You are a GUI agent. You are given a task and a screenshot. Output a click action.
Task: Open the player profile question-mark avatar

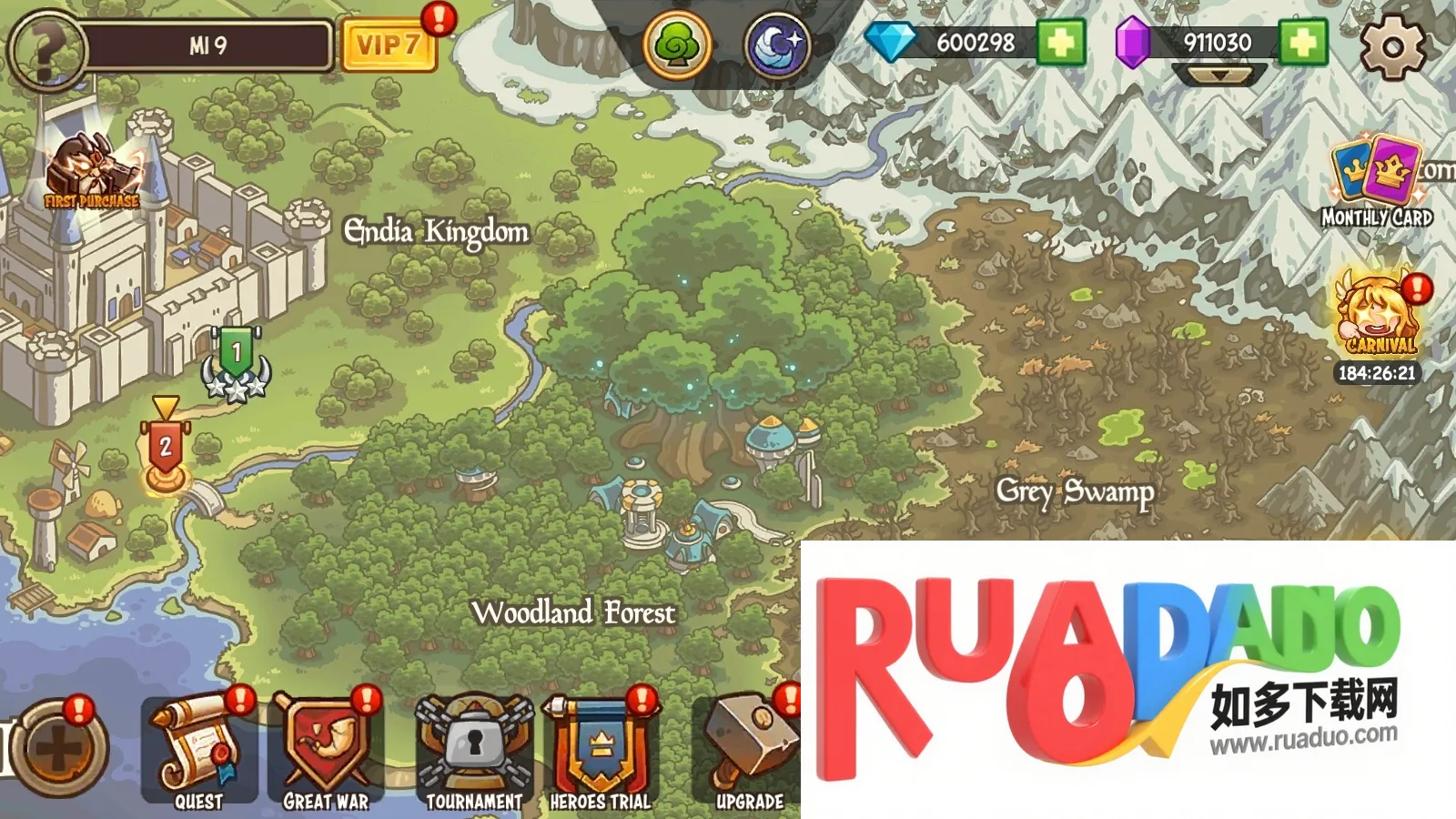[45, 47]
